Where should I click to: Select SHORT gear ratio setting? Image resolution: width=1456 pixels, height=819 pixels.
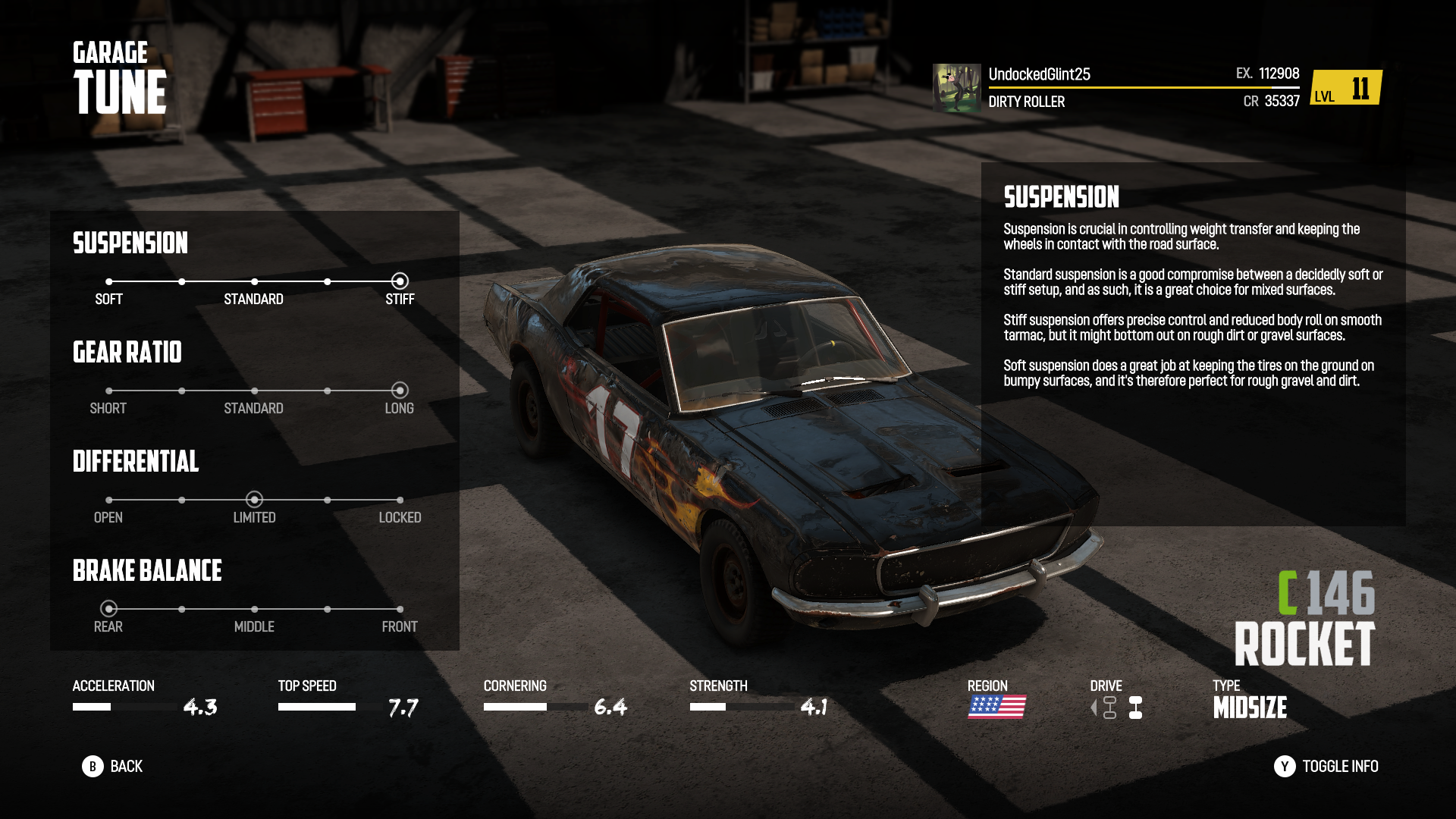coord(108,391)
